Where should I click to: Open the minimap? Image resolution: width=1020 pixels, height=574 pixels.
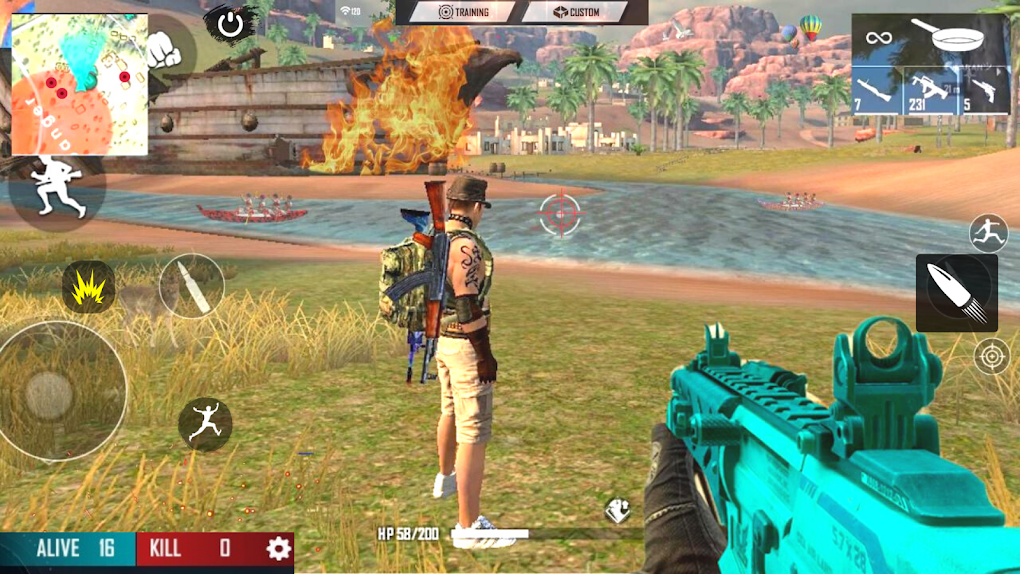(x=79, y=84)
